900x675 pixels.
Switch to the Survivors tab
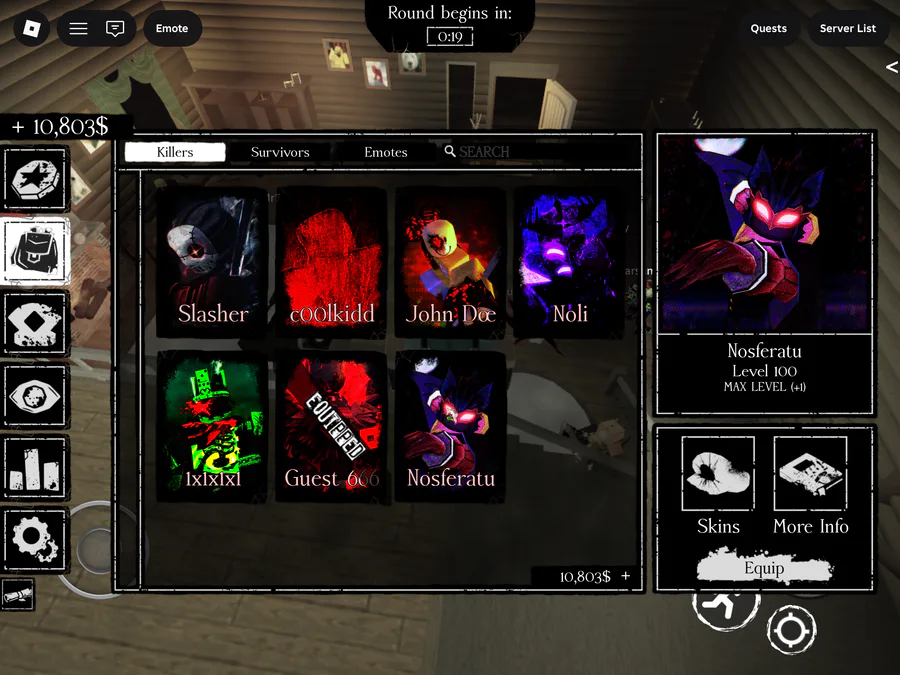(x=280, y=152)
